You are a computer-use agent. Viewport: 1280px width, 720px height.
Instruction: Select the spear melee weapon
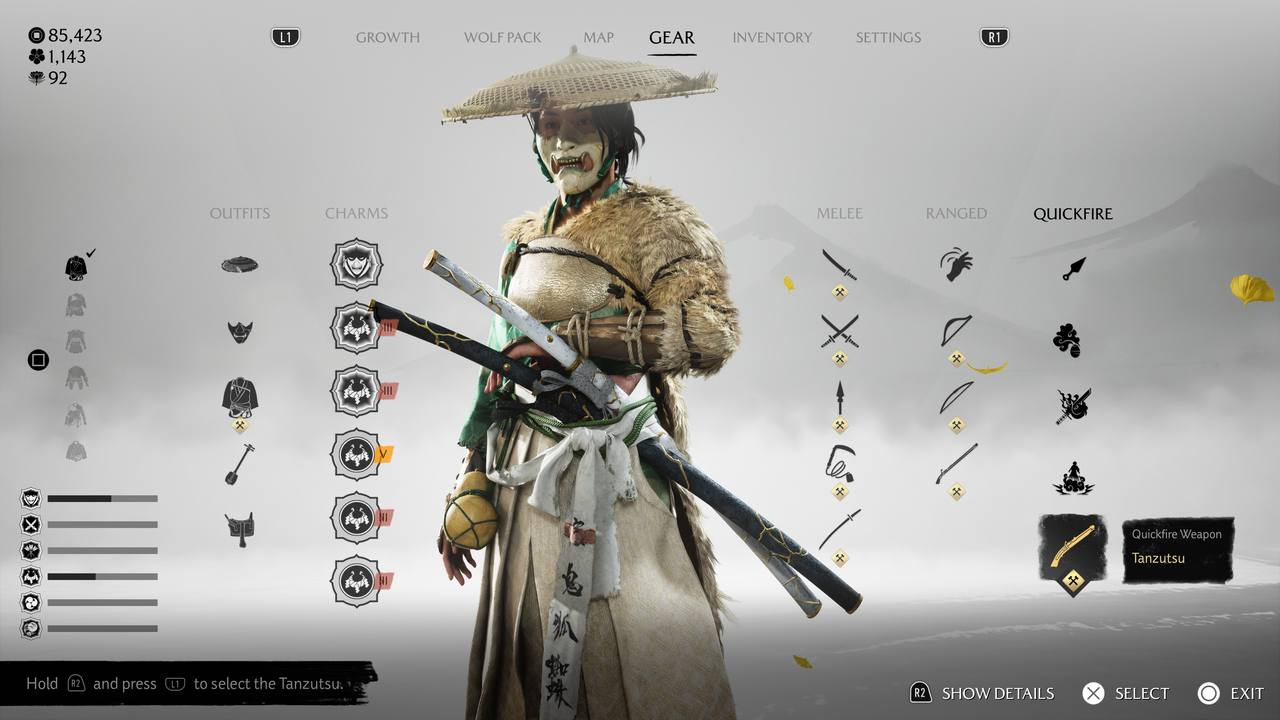pyautogui.click(x=839, y=399)
